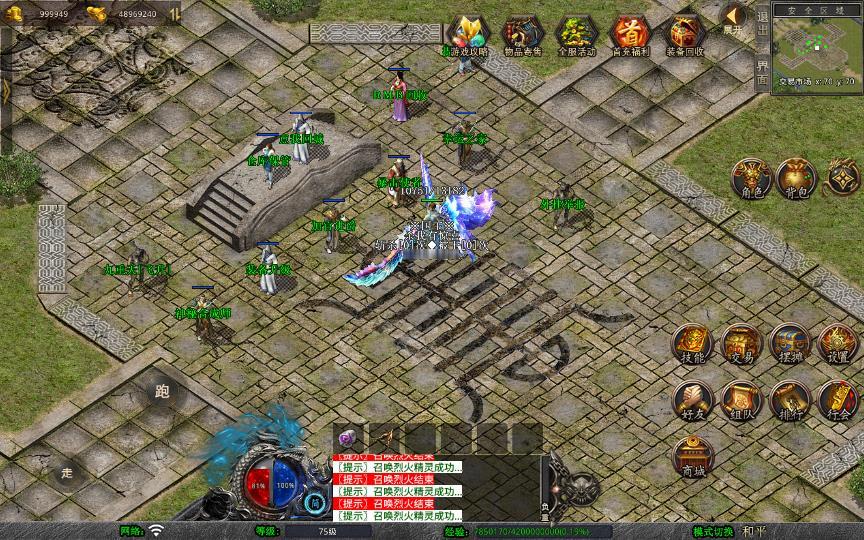
Task: Open the 全服活动 server events icon
Action: click(x=576, y=34)
